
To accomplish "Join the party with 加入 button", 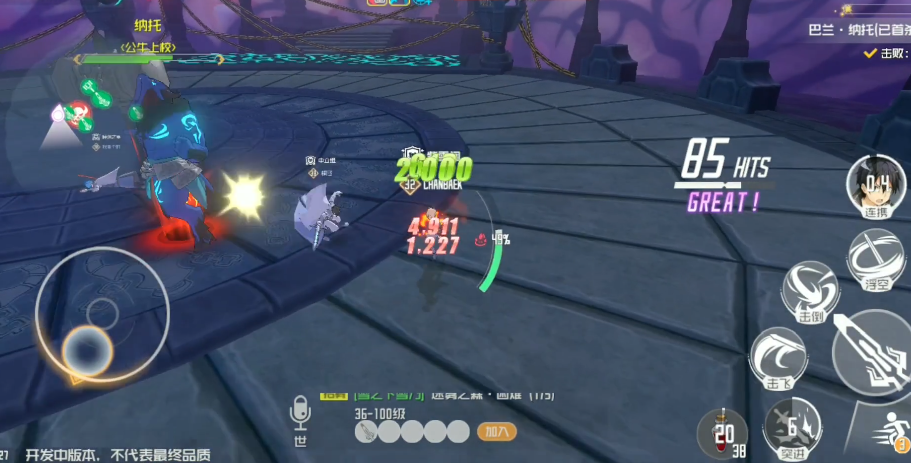I will click(496, 432).
